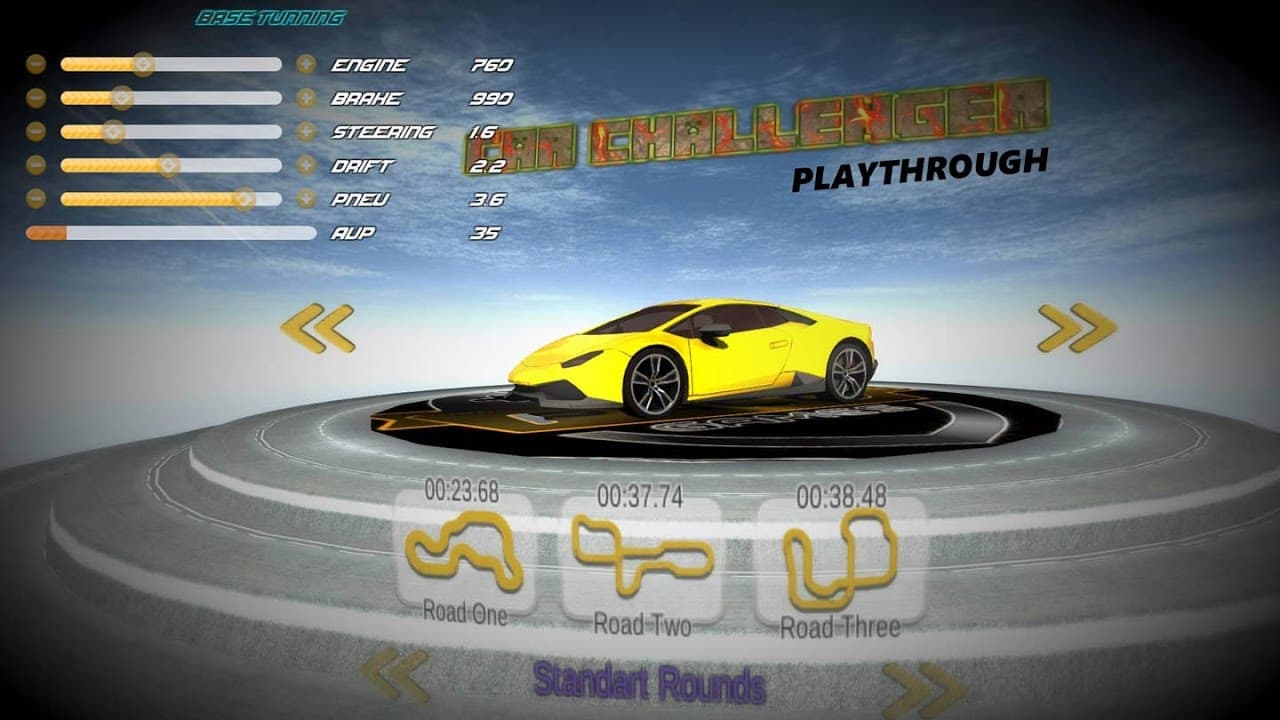Click the plus icon beside Drift

305,165
